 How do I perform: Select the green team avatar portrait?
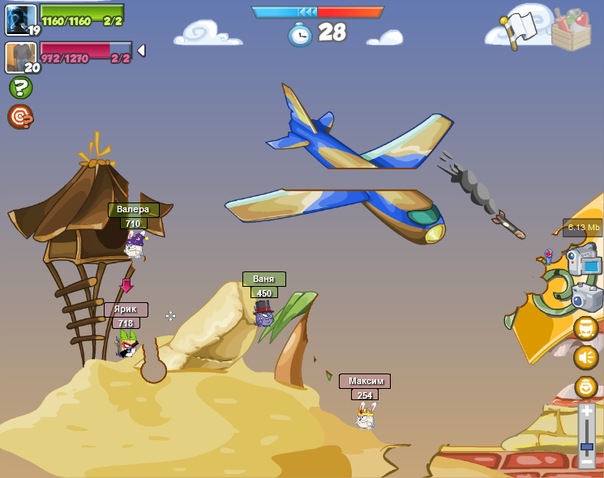click(20, 18)
